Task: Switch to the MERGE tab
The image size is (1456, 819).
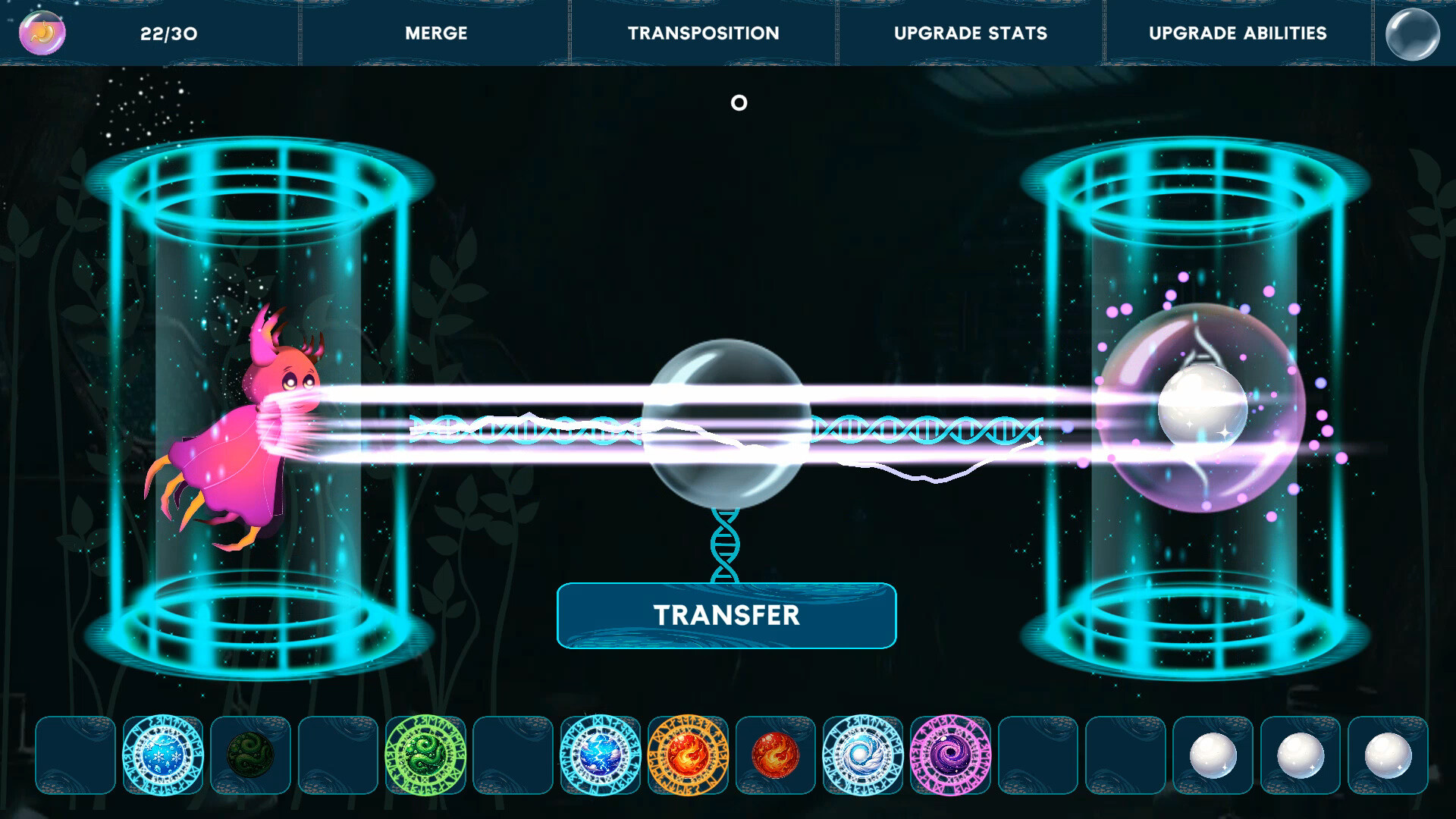Action: coord(436,33)
